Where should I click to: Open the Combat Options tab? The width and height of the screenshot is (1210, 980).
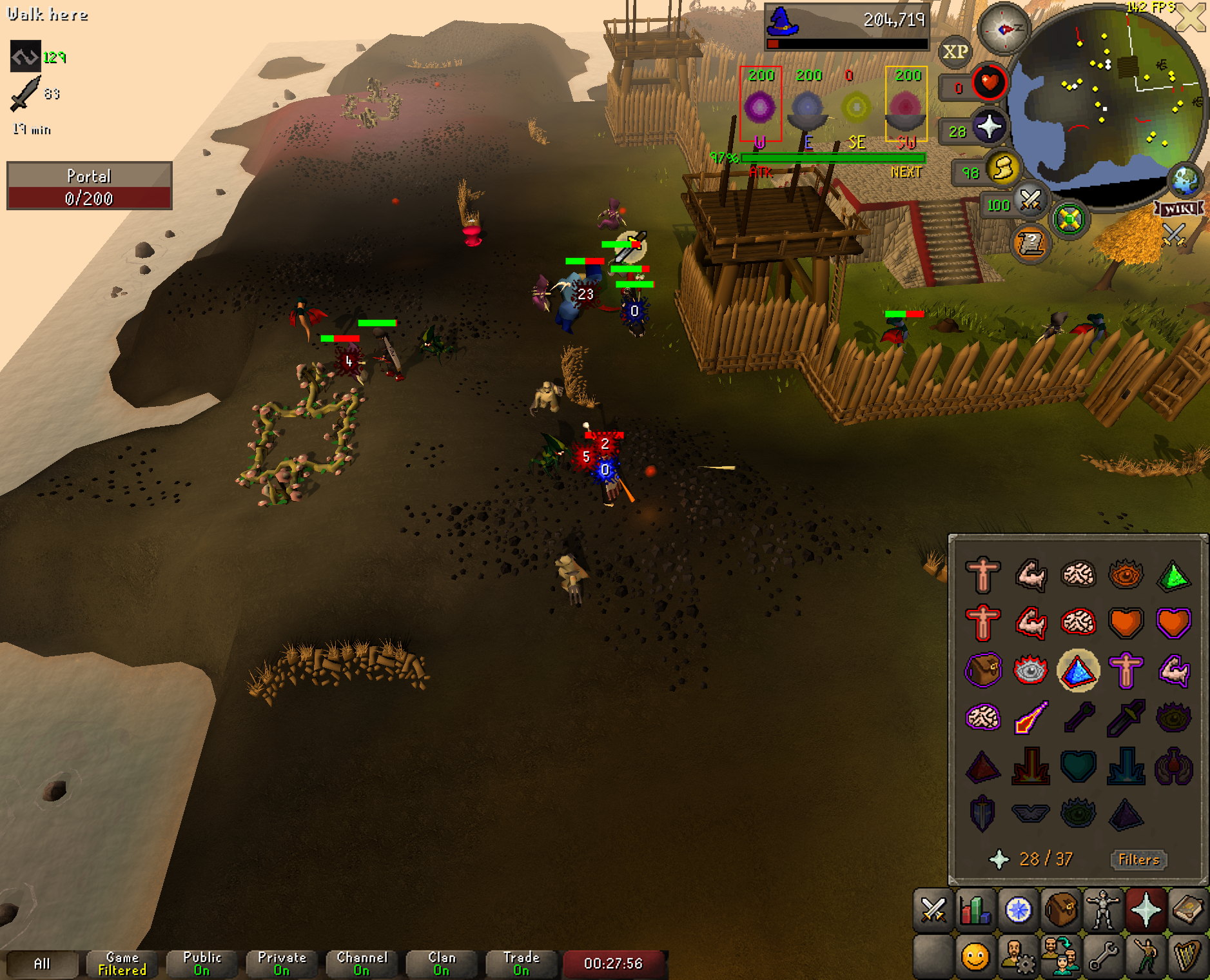click(933, 910)
